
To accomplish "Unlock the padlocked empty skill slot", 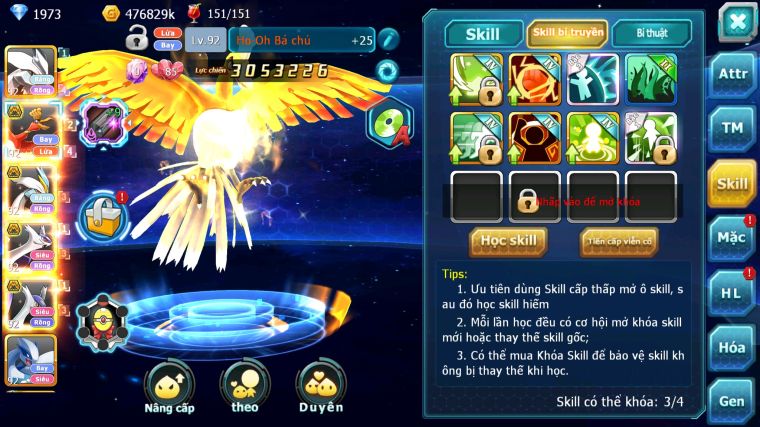I will coord(527,198).
